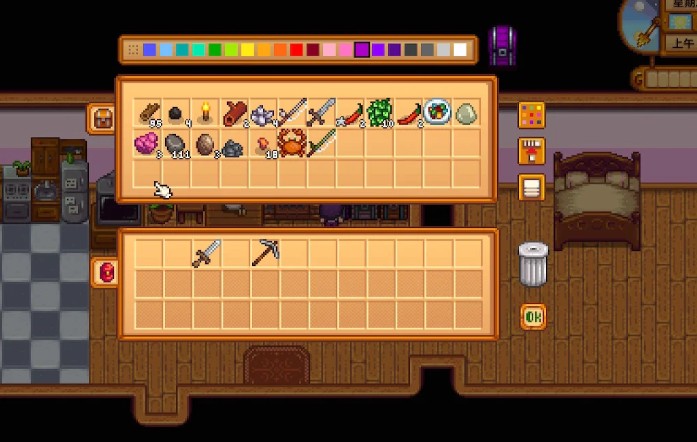The image size is (697, 442).
Task: Toggle the chest color picker button
Action: point(532,115)
